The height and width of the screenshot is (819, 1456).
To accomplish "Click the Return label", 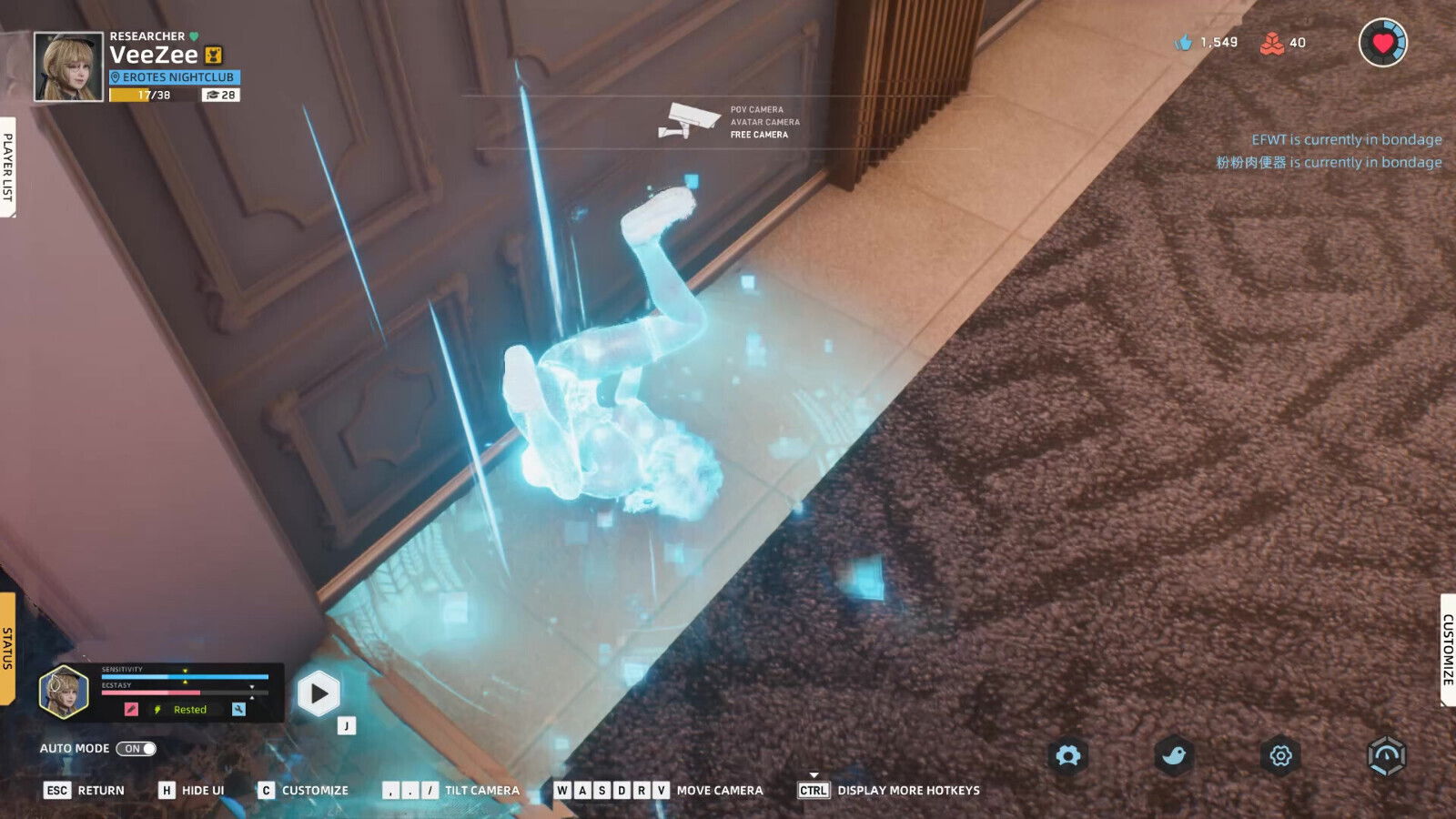I will click(100, 791).
